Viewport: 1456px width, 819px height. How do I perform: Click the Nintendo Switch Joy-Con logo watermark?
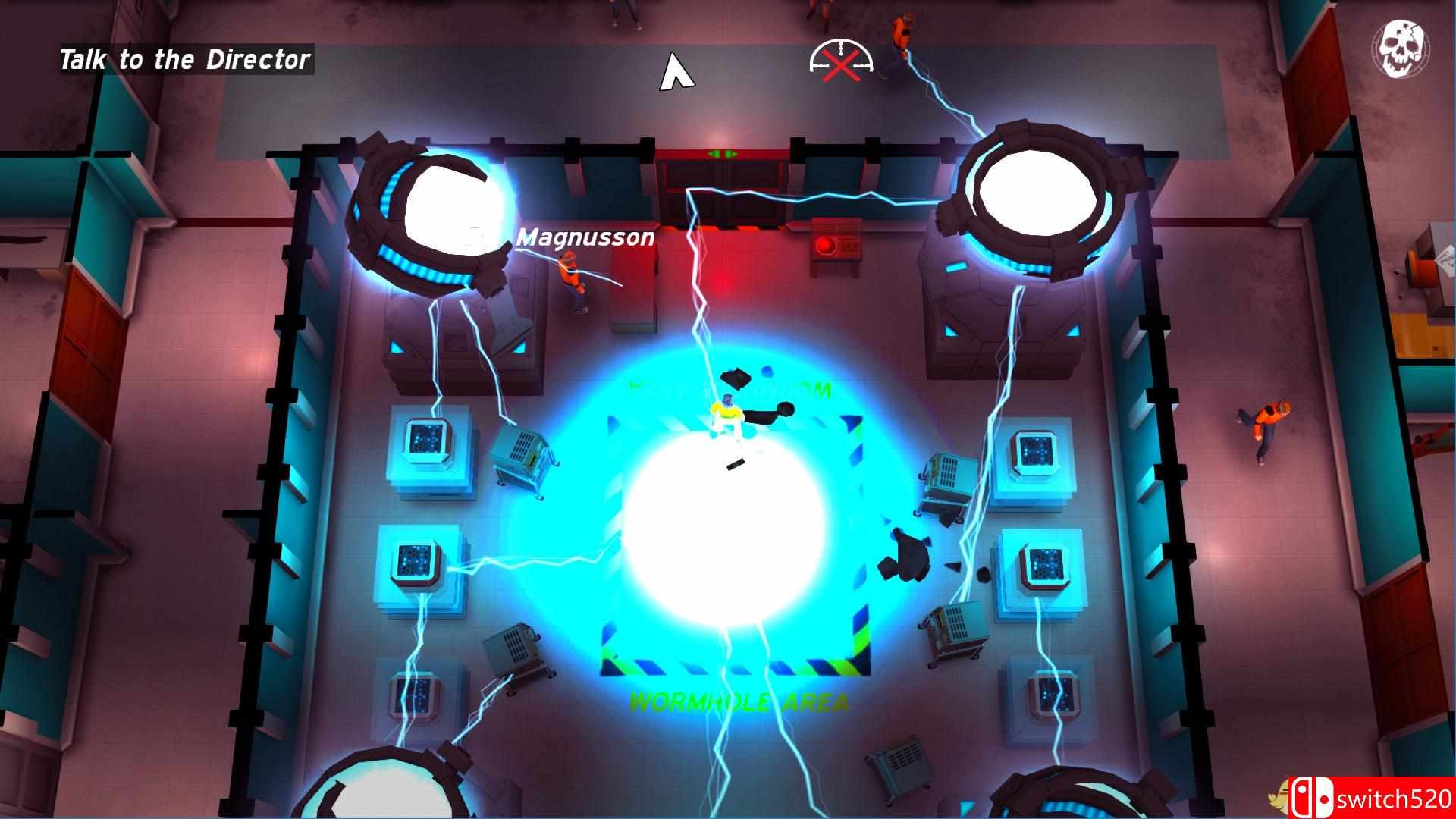pos(1312,799)
